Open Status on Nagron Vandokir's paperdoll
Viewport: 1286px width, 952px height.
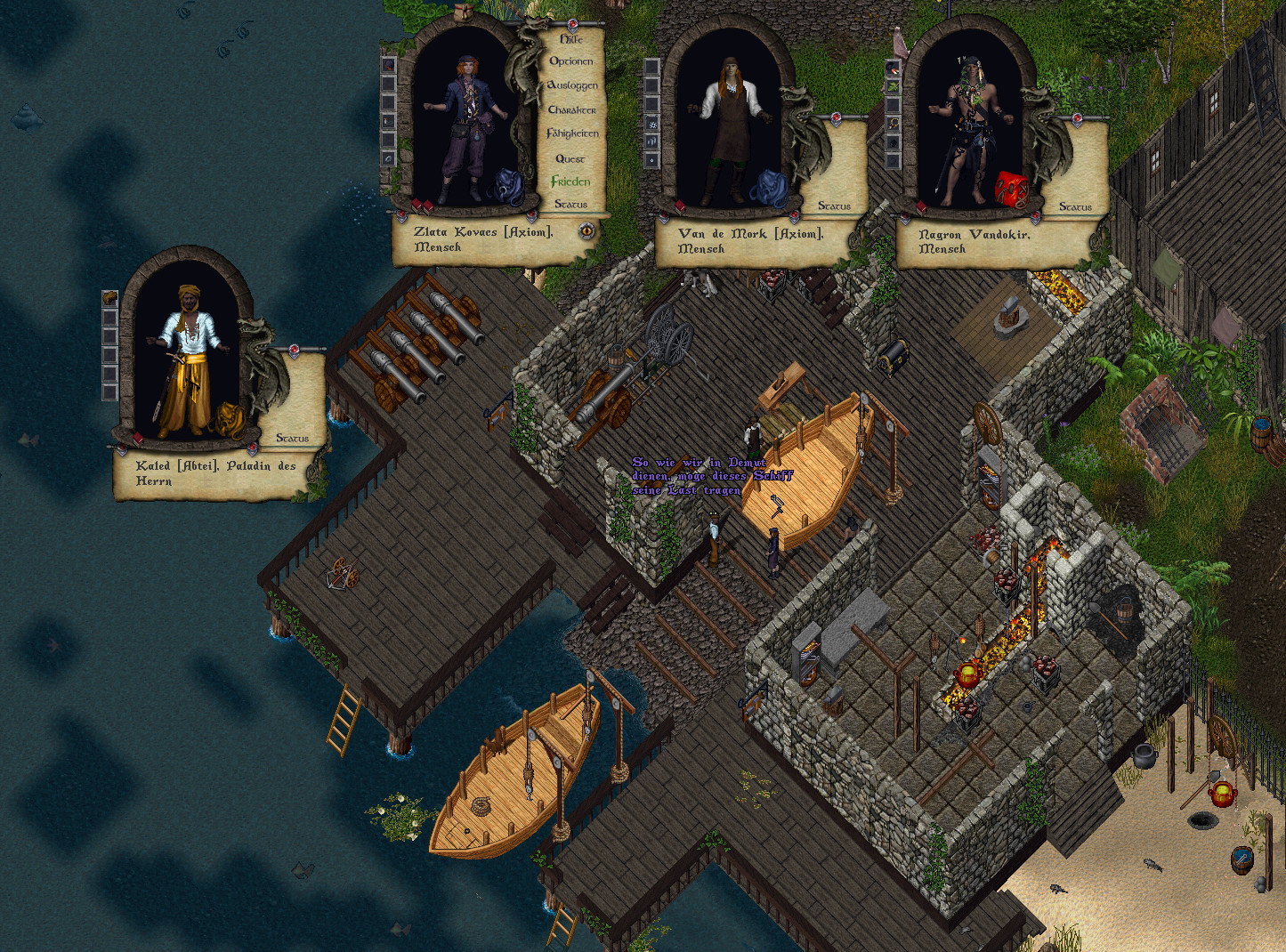pos(1075,206)
